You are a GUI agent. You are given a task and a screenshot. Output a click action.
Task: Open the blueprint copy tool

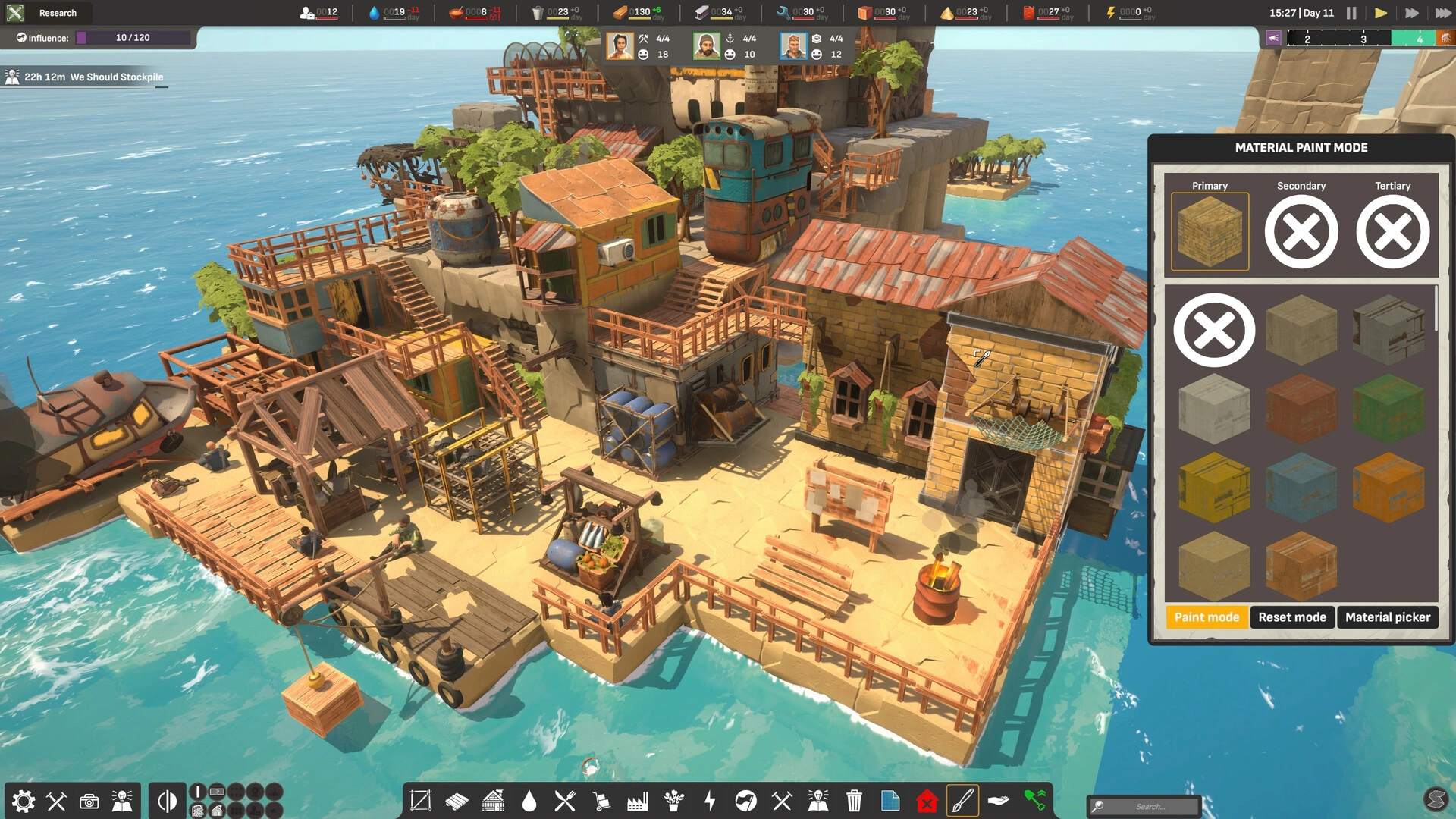(890, 800)
